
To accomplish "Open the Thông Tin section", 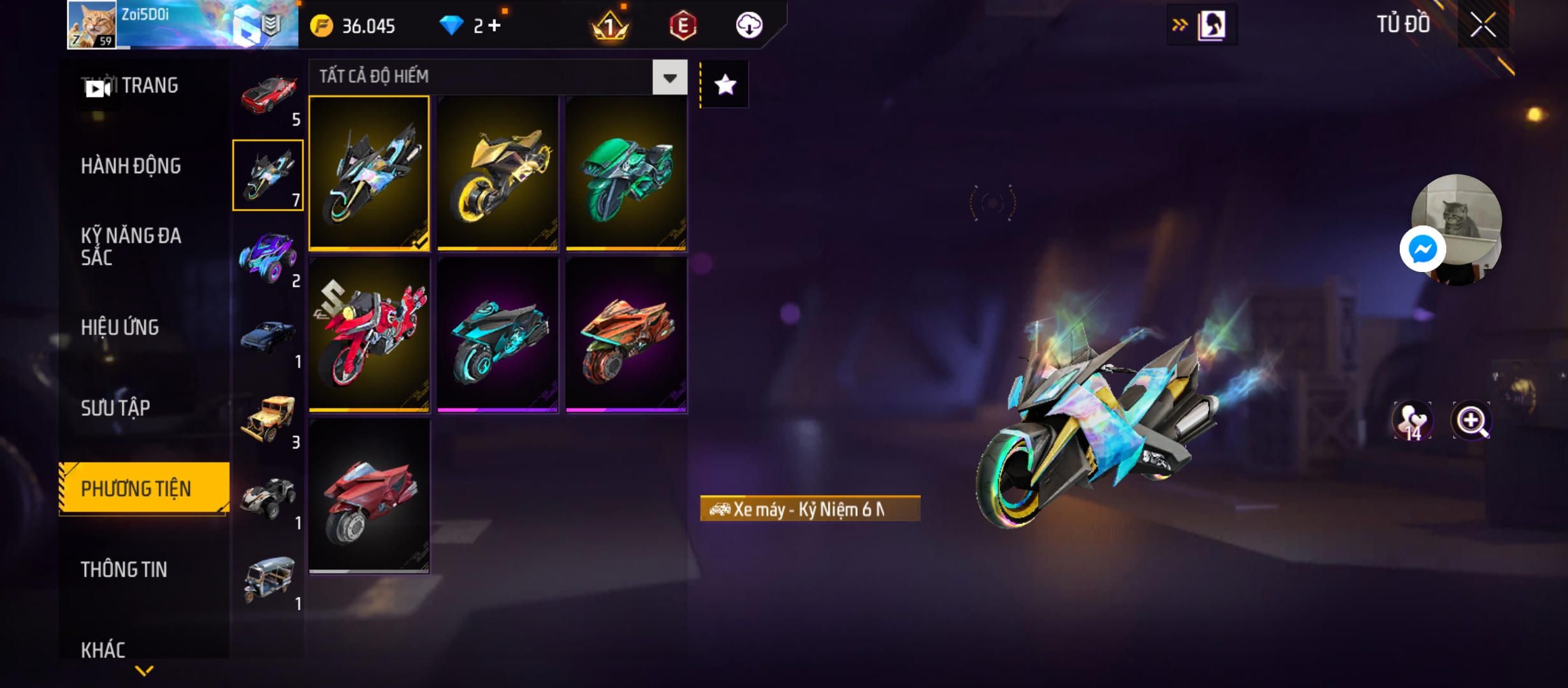I will (x=124, y=570).
